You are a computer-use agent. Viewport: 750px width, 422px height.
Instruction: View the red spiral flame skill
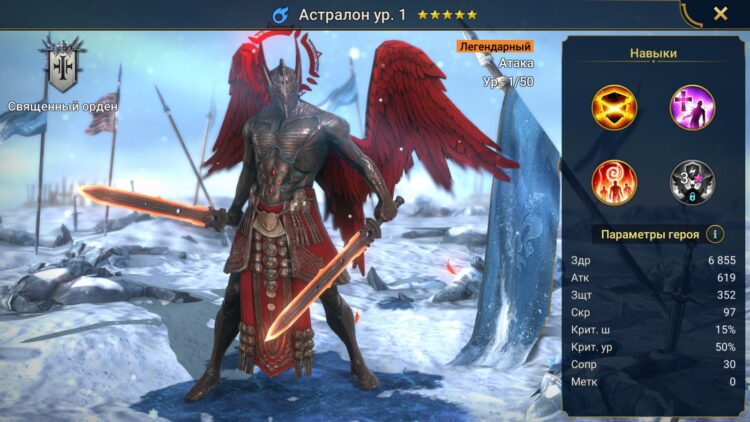pos(614,183)
